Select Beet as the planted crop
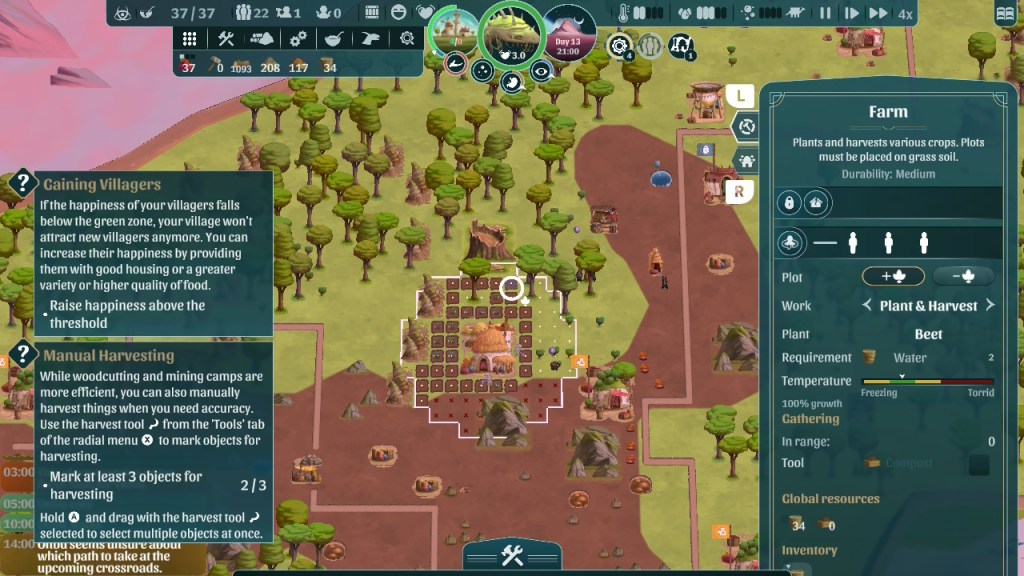The height and width of the screenshot is (576, 1024). [928, 334]
